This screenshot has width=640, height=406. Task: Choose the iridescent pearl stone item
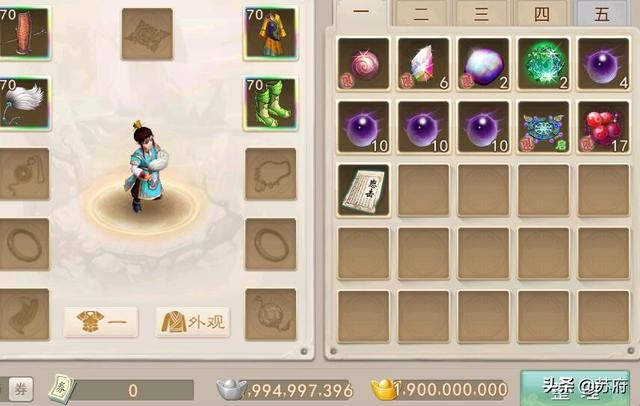[483, 64]
